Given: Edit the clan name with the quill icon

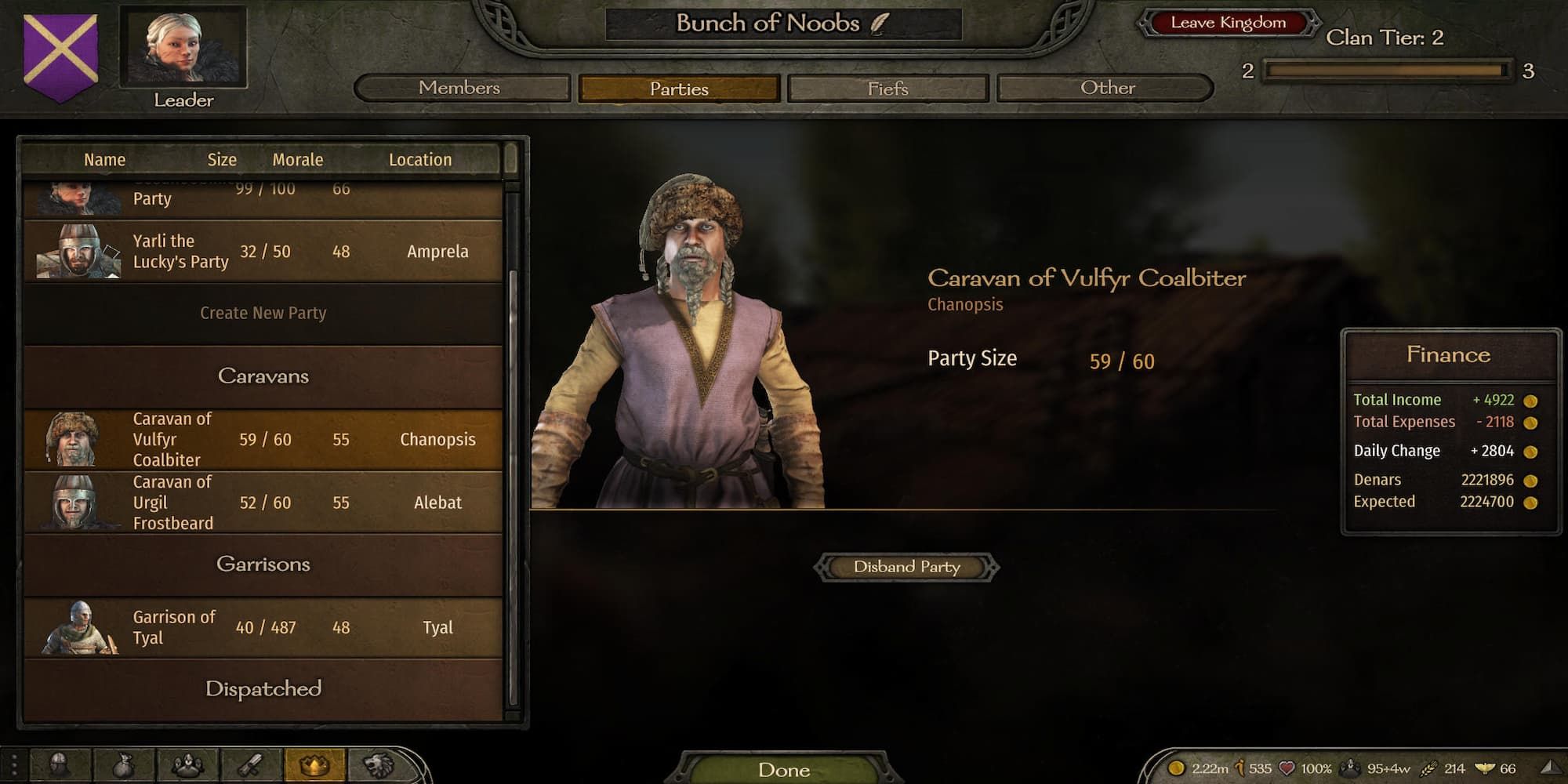Looking at the screenshot, I should point(880,24).
